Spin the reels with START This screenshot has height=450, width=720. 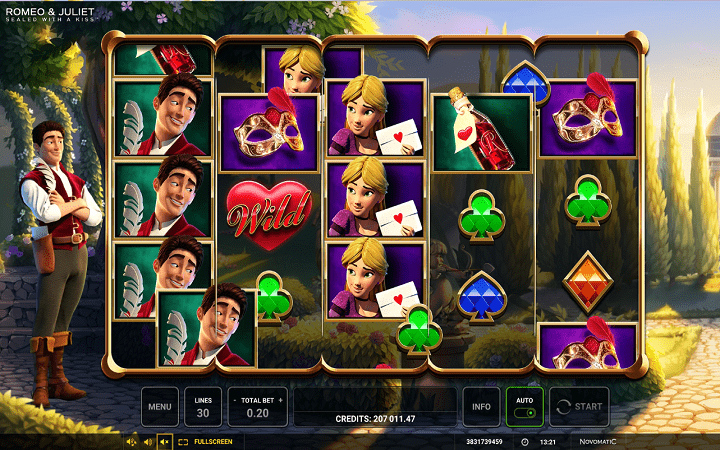click(x=579, y=407)
